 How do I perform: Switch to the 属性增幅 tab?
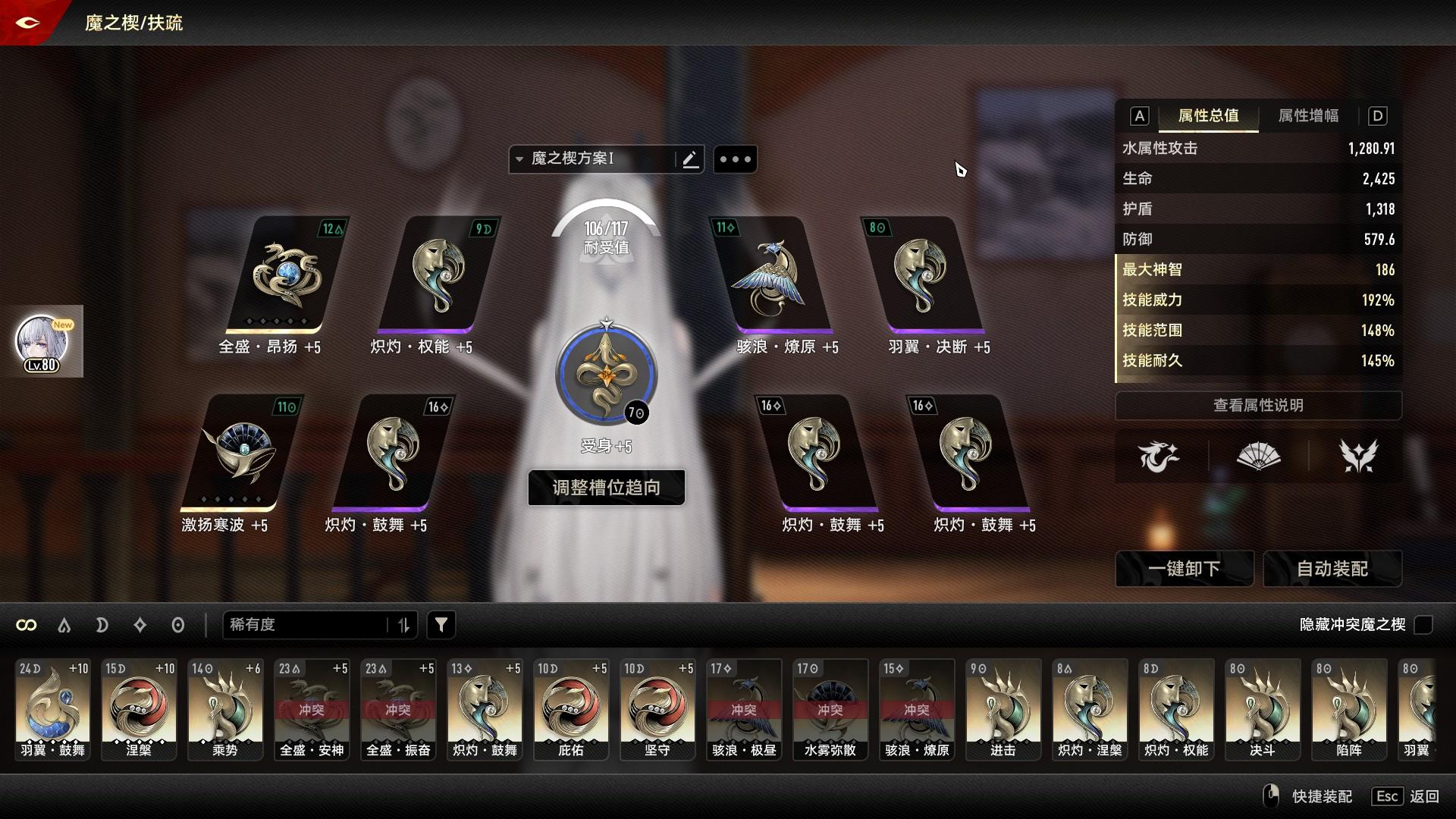[1308, 116]
